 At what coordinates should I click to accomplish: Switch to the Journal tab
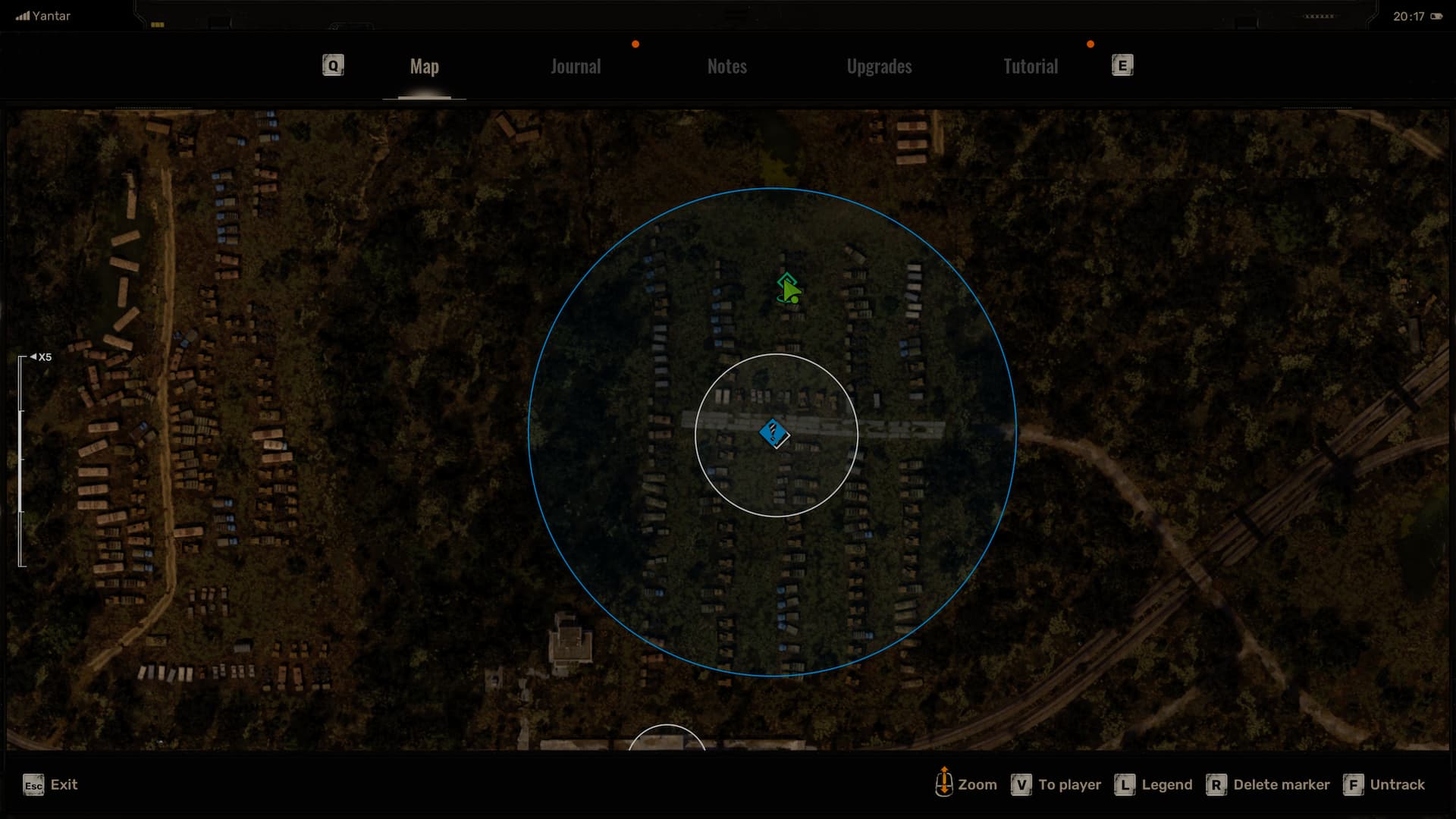[x=576, y=67]
